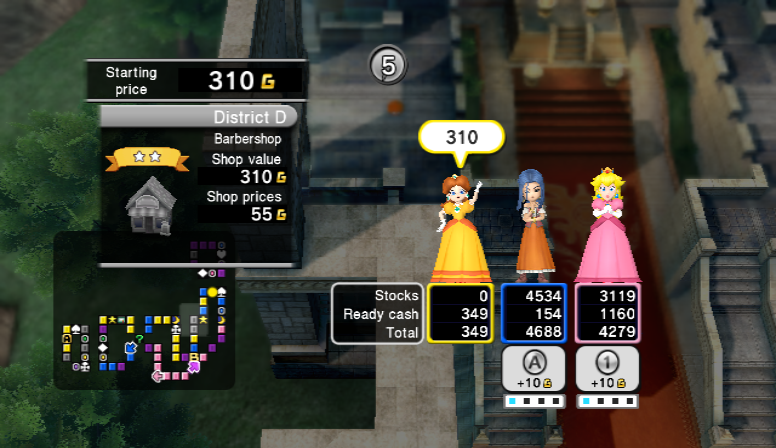Select the pink-bordered player stats panel
This screenshot has width=776, height=448.
(607, 313)
